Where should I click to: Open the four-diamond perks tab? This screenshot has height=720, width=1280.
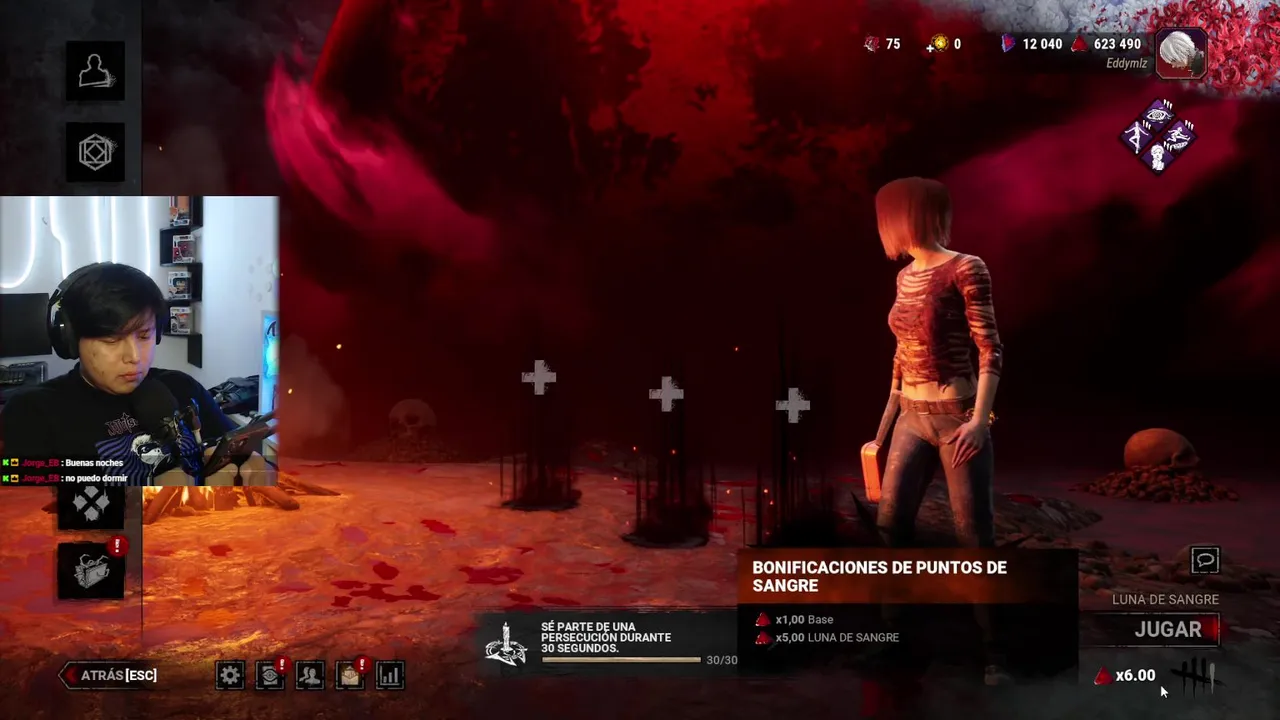(90, 505)
